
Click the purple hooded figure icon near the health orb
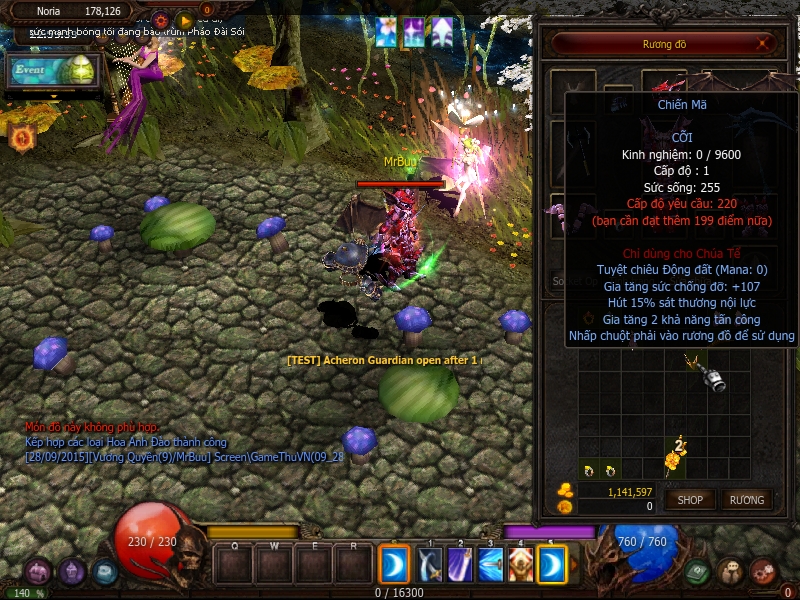coord(71,571)
